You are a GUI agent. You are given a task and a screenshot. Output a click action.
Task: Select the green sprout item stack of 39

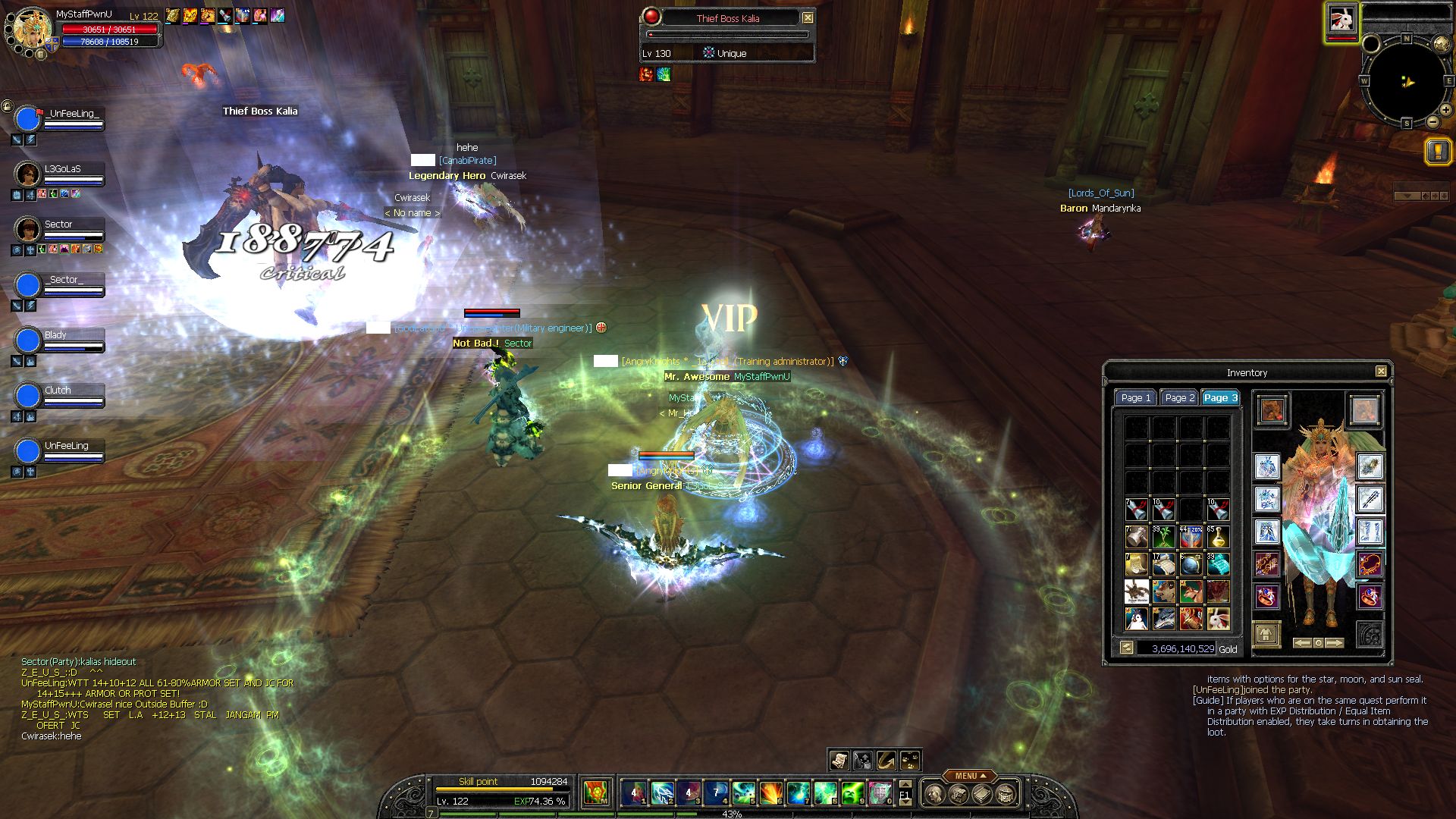[1163, 537]
